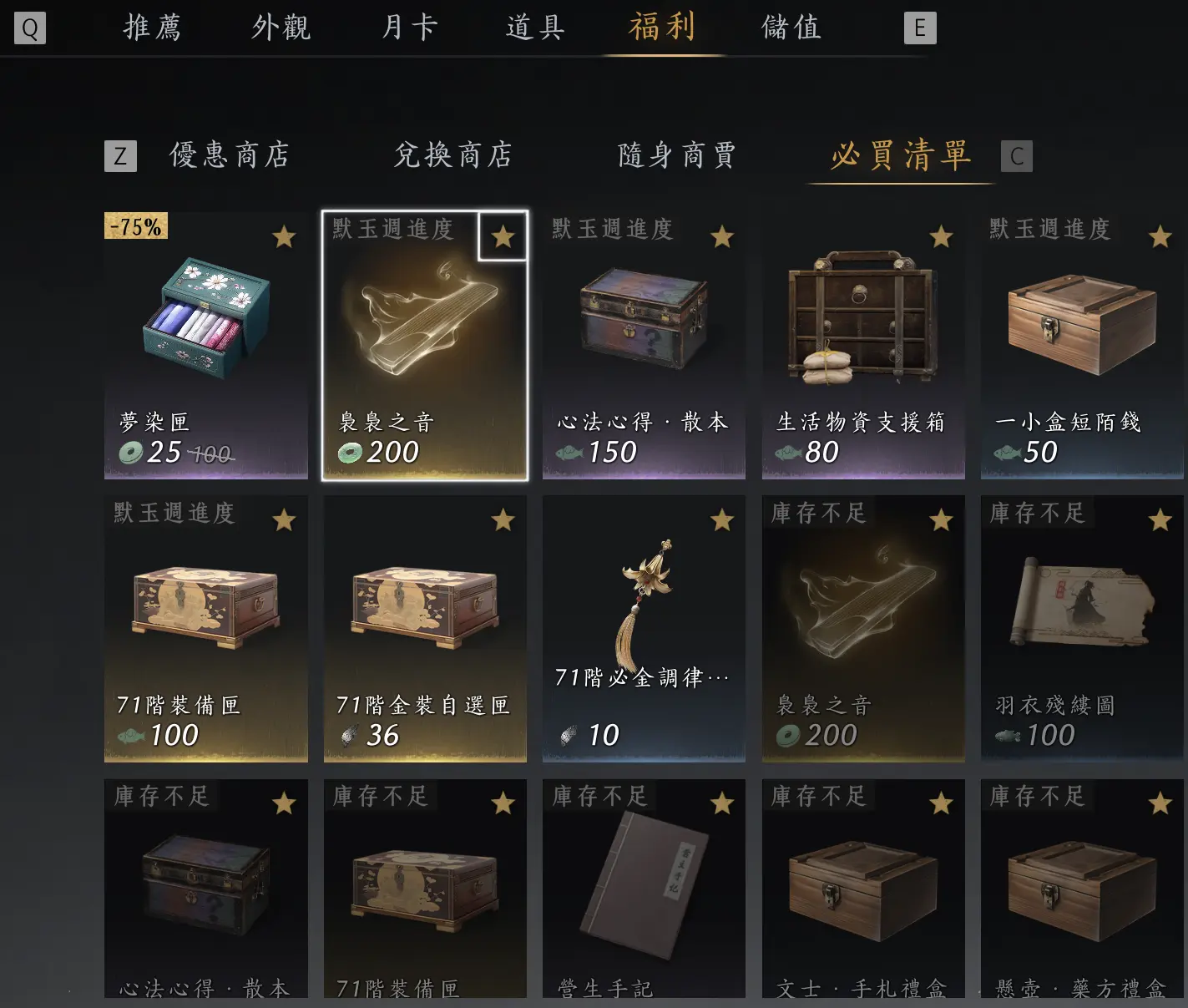The width and height of the screenshot is (1188, 1008).
Task: Switch to the 道具 tab
Action: coord(535,27)
